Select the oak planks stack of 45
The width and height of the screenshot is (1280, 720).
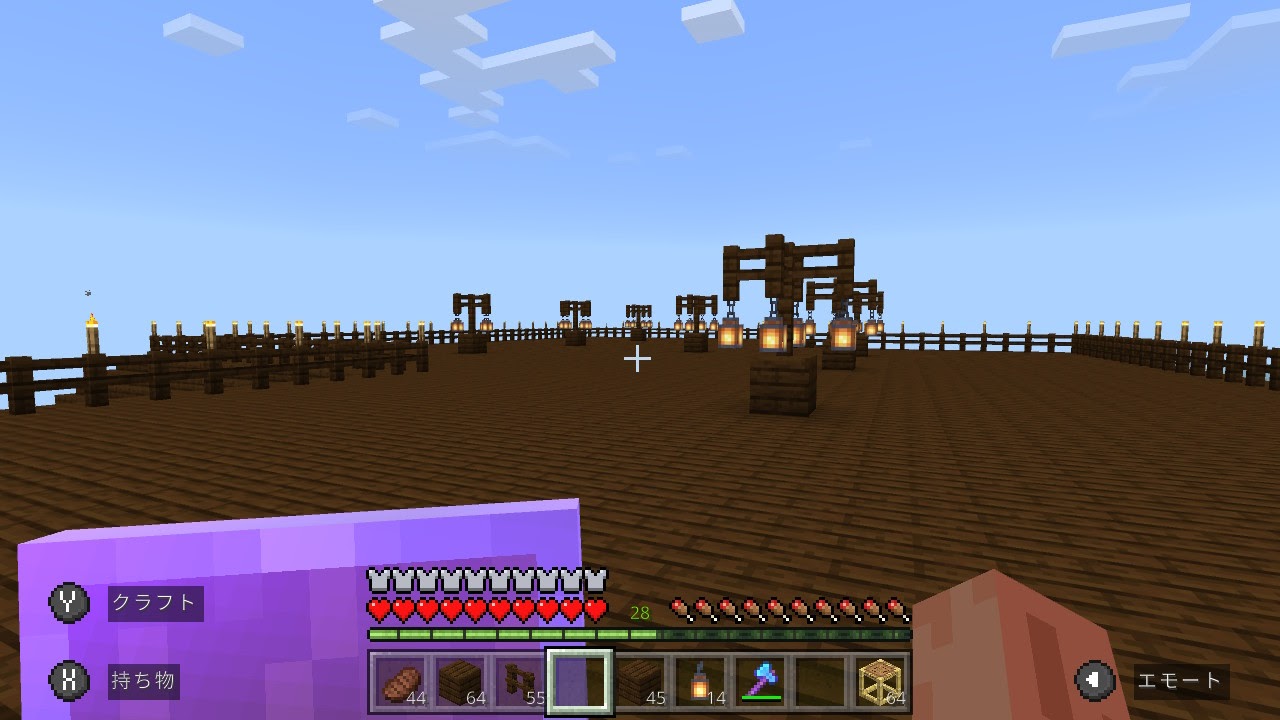click(x=640, y=680)
